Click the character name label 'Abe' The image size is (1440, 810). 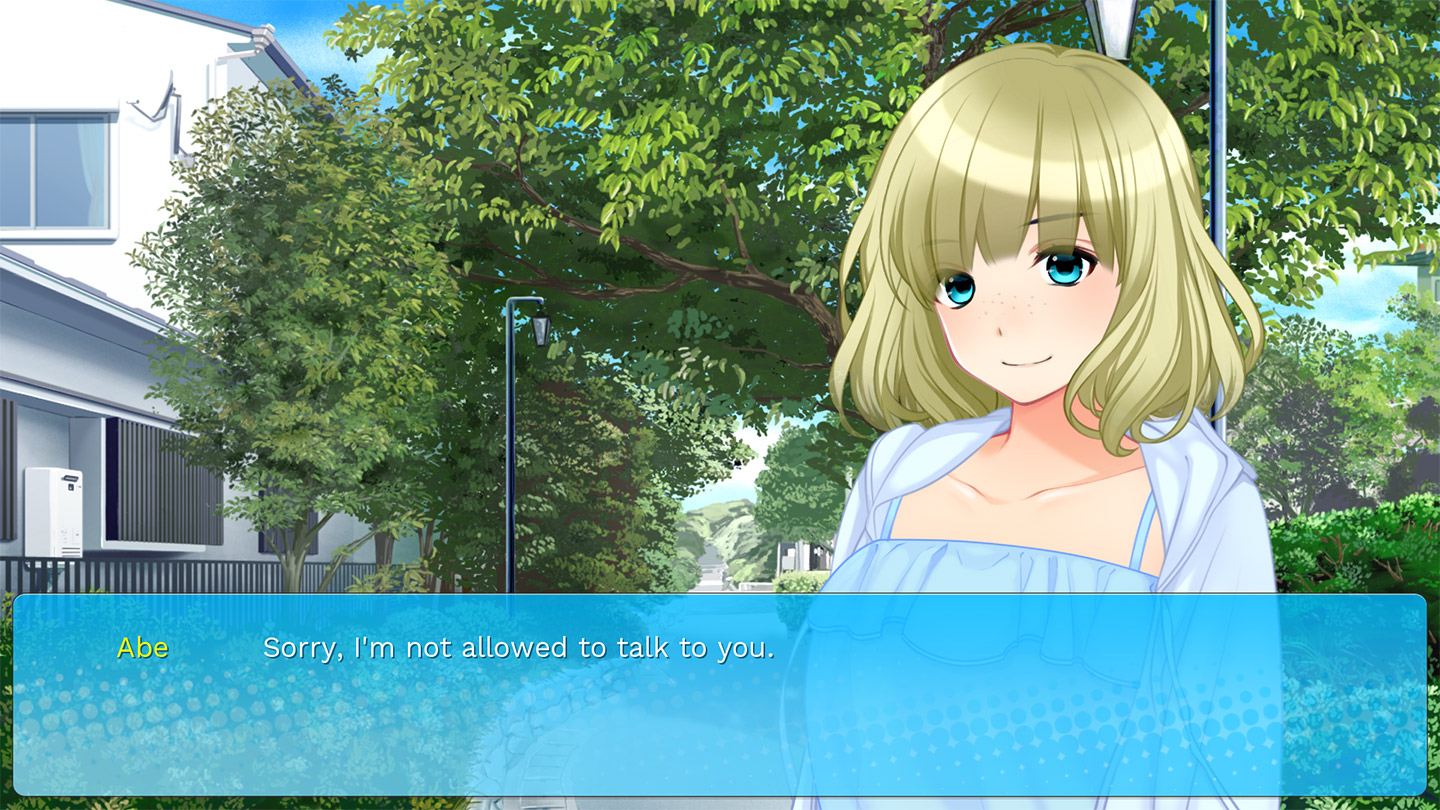point(144,648)
